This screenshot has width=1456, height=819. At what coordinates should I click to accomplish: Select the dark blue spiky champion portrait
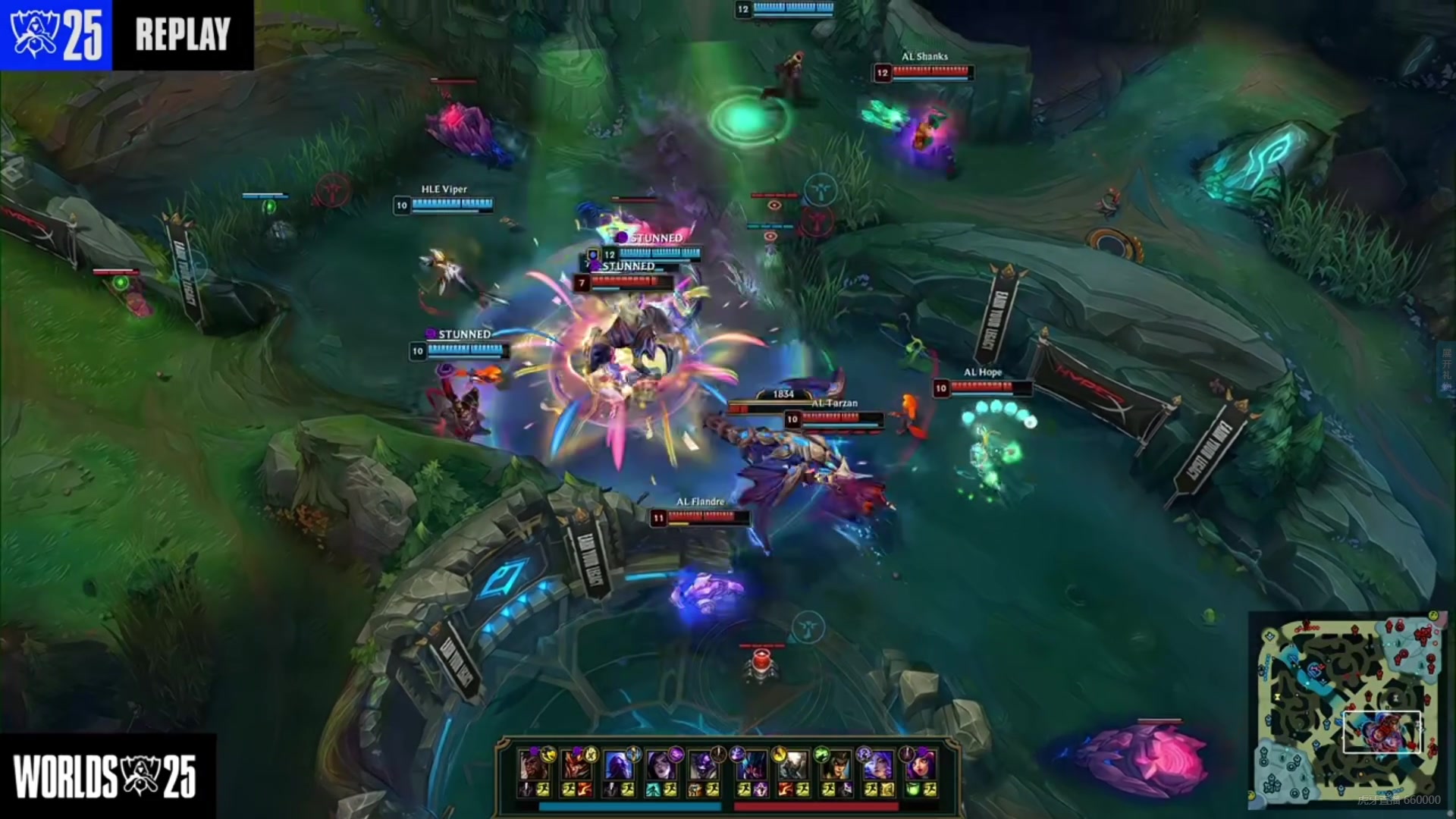point(751,764)
